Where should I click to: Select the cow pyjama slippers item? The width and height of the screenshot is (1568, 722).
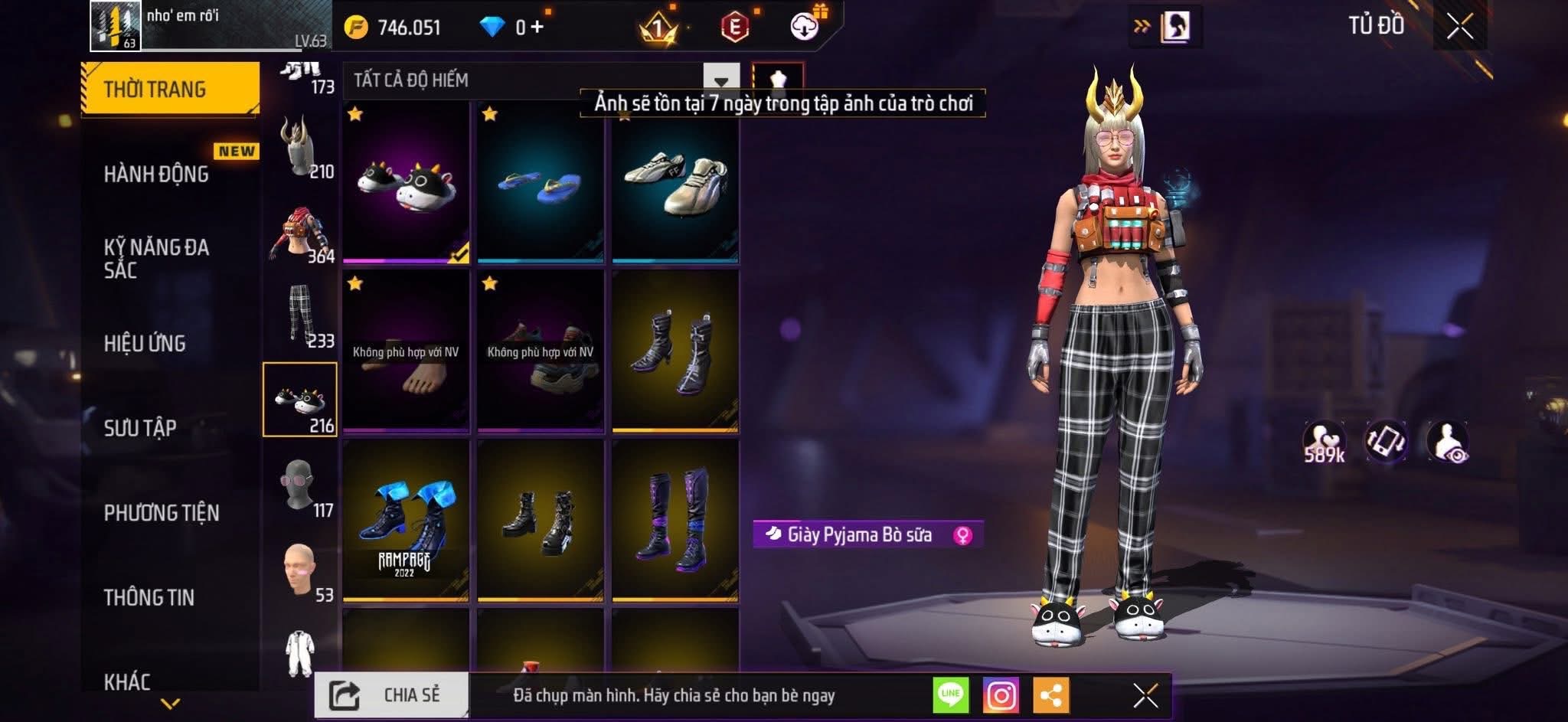pyautogui.click(x=406, y=182)
